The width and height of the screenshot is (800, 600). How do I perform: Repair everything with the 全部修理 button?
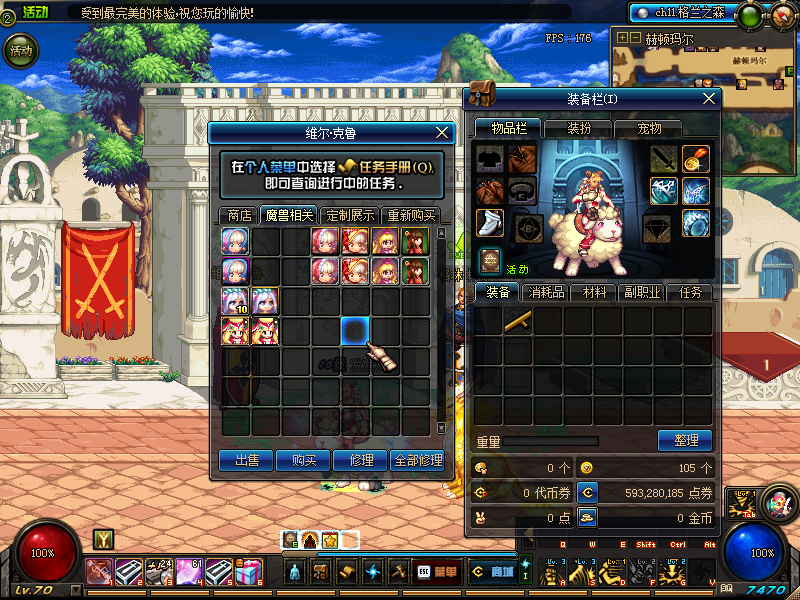(418, 460)
